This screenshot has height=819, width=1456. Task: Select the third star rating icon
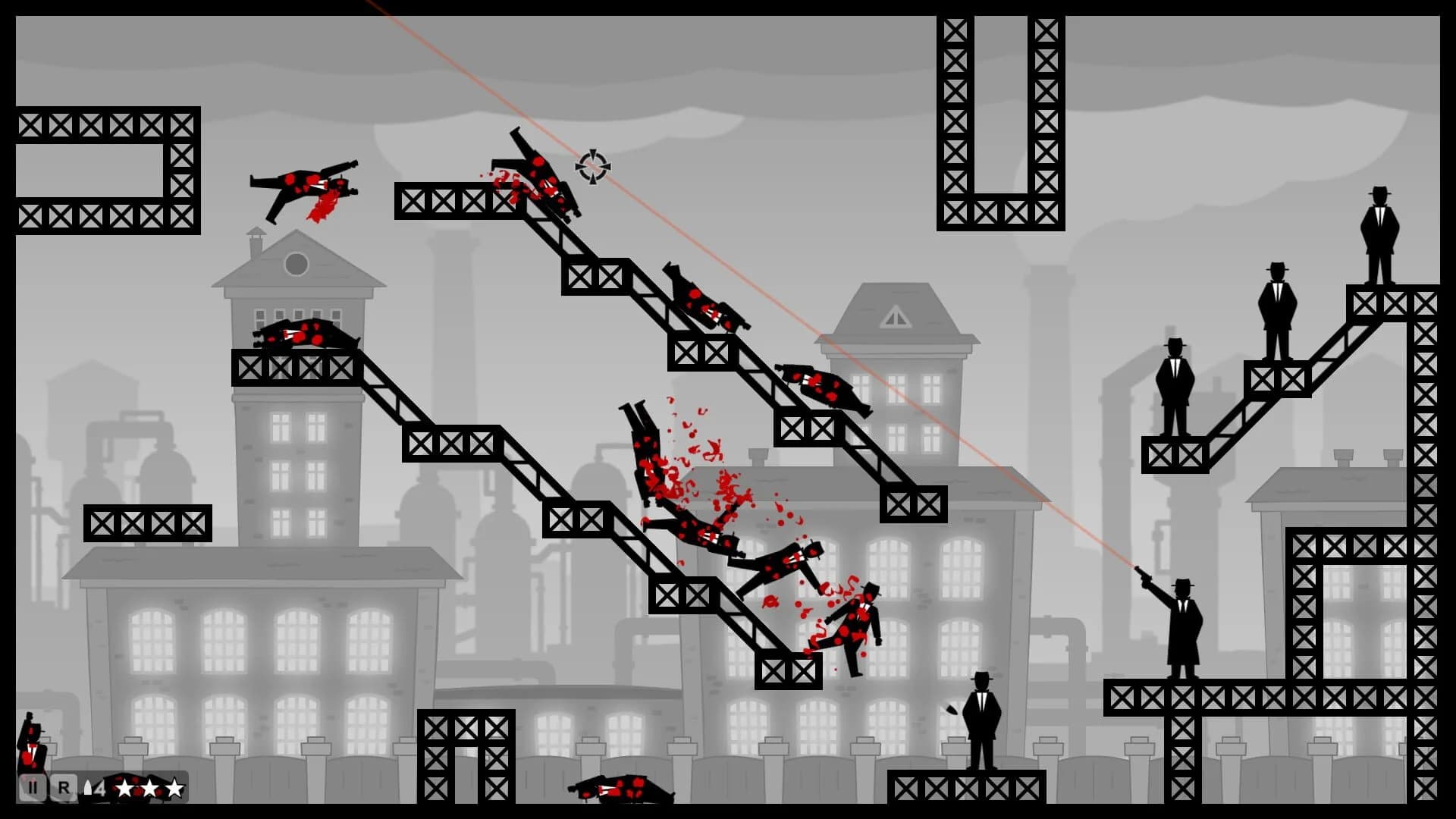coord(175,787)
